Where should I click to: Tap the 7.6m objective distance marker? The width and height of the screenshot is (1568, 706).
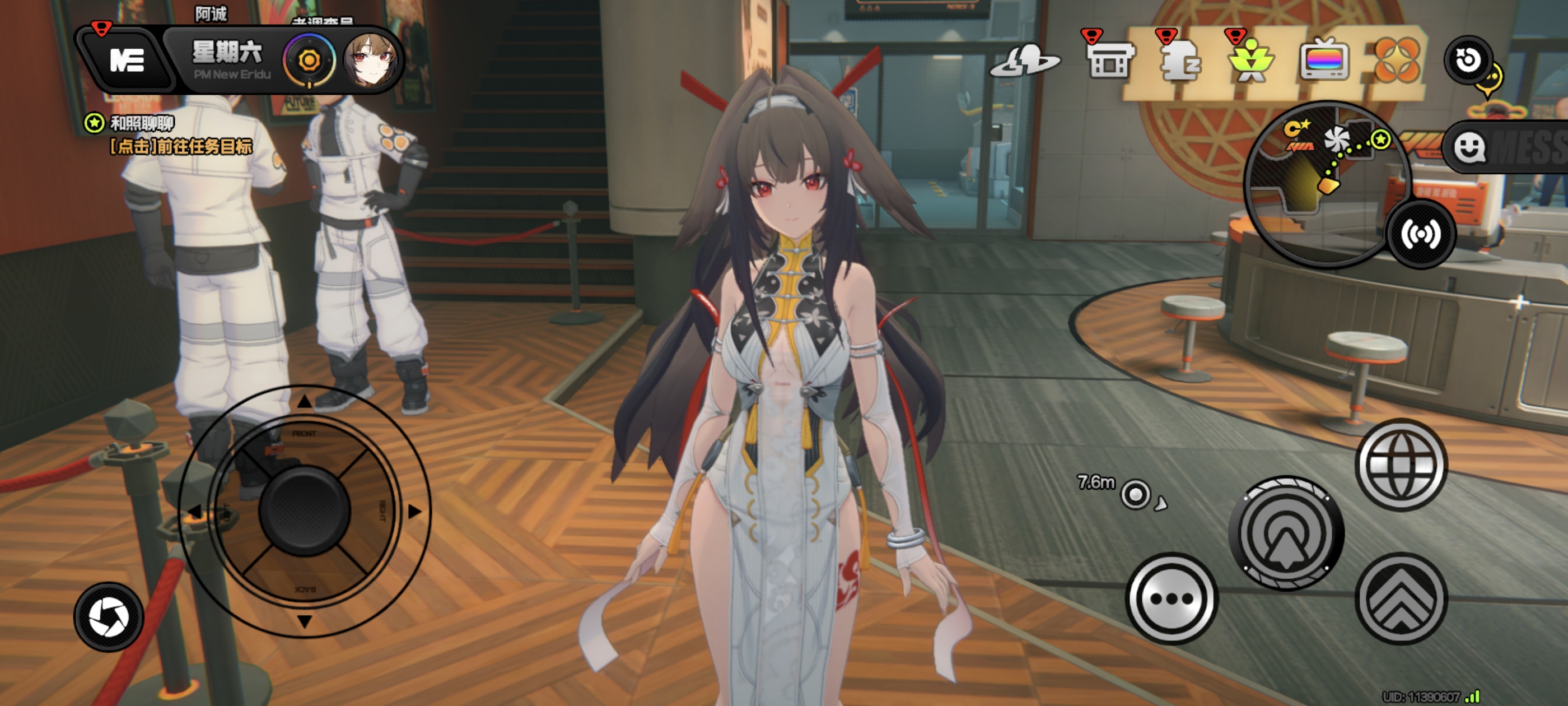pos(1135,494)
